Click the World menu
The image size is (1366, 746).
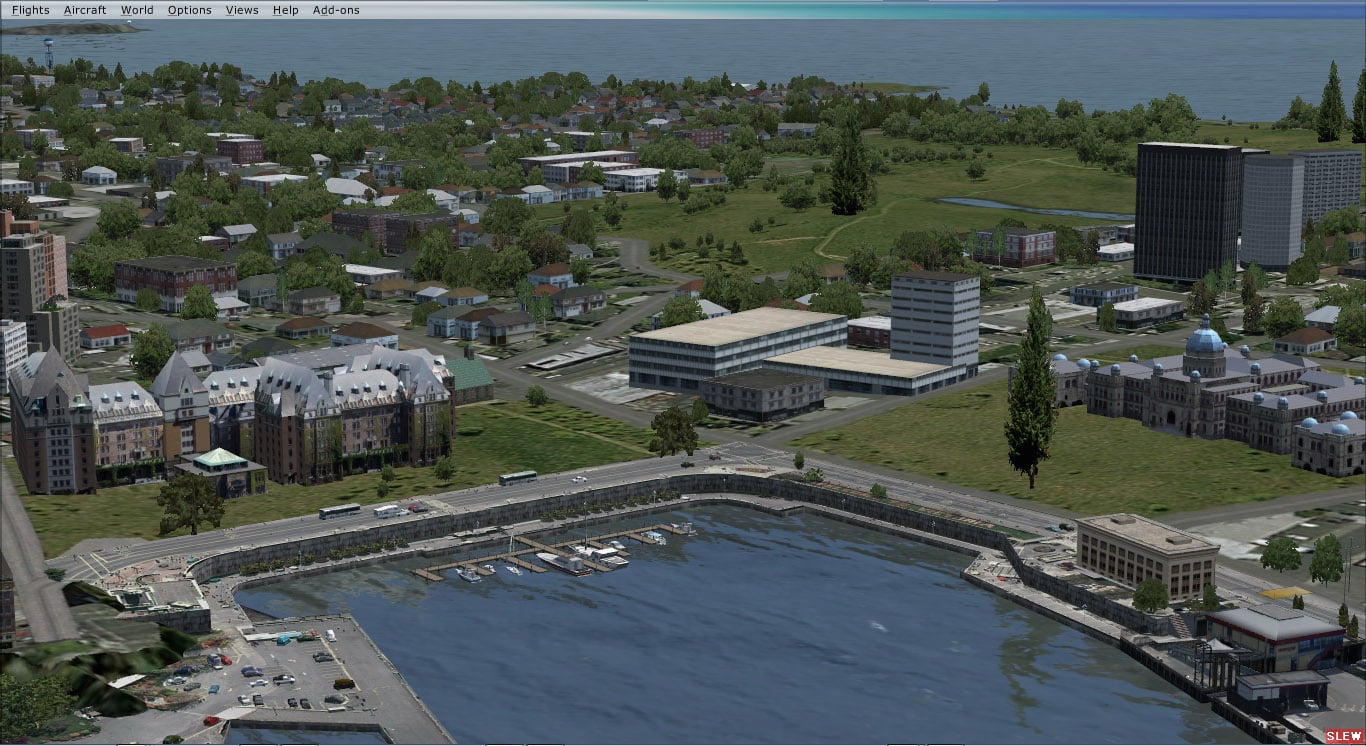[137, 10]
